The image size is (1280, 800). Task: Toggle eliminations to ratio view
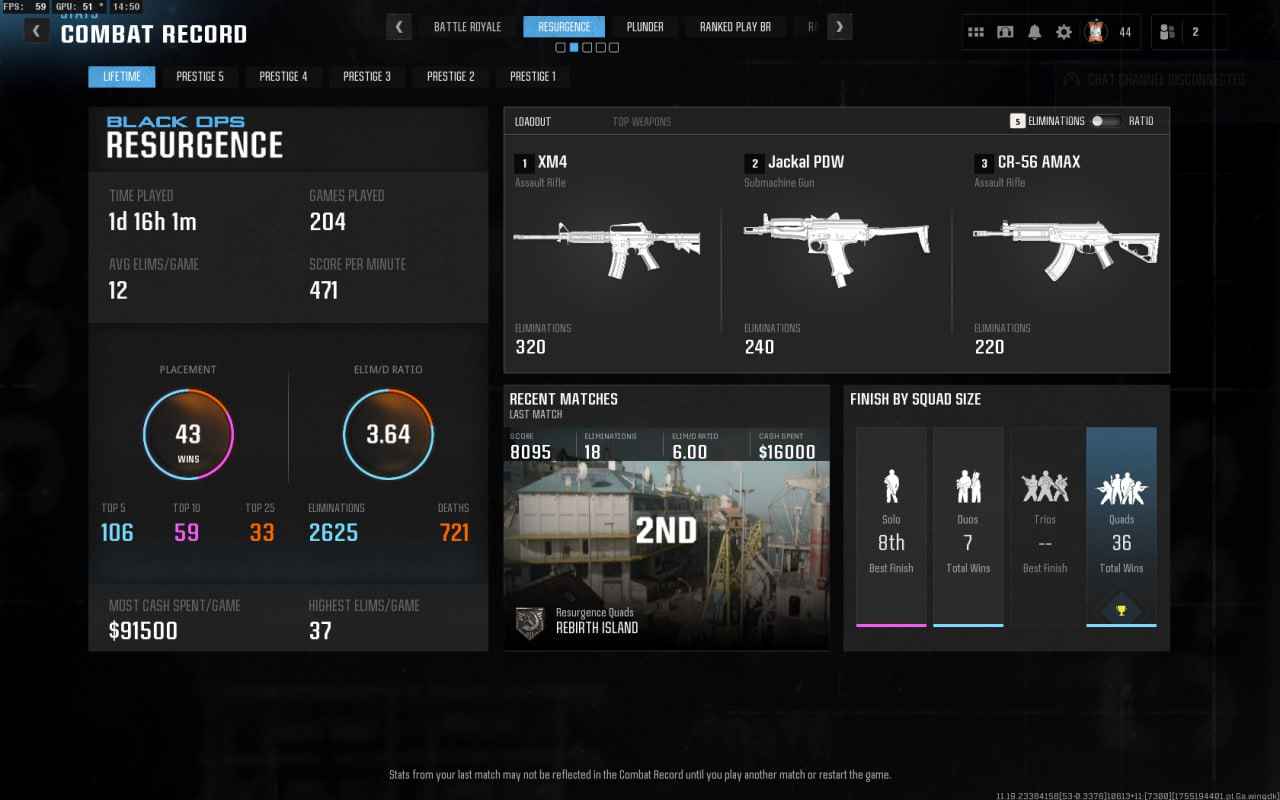click(1105, 121)
